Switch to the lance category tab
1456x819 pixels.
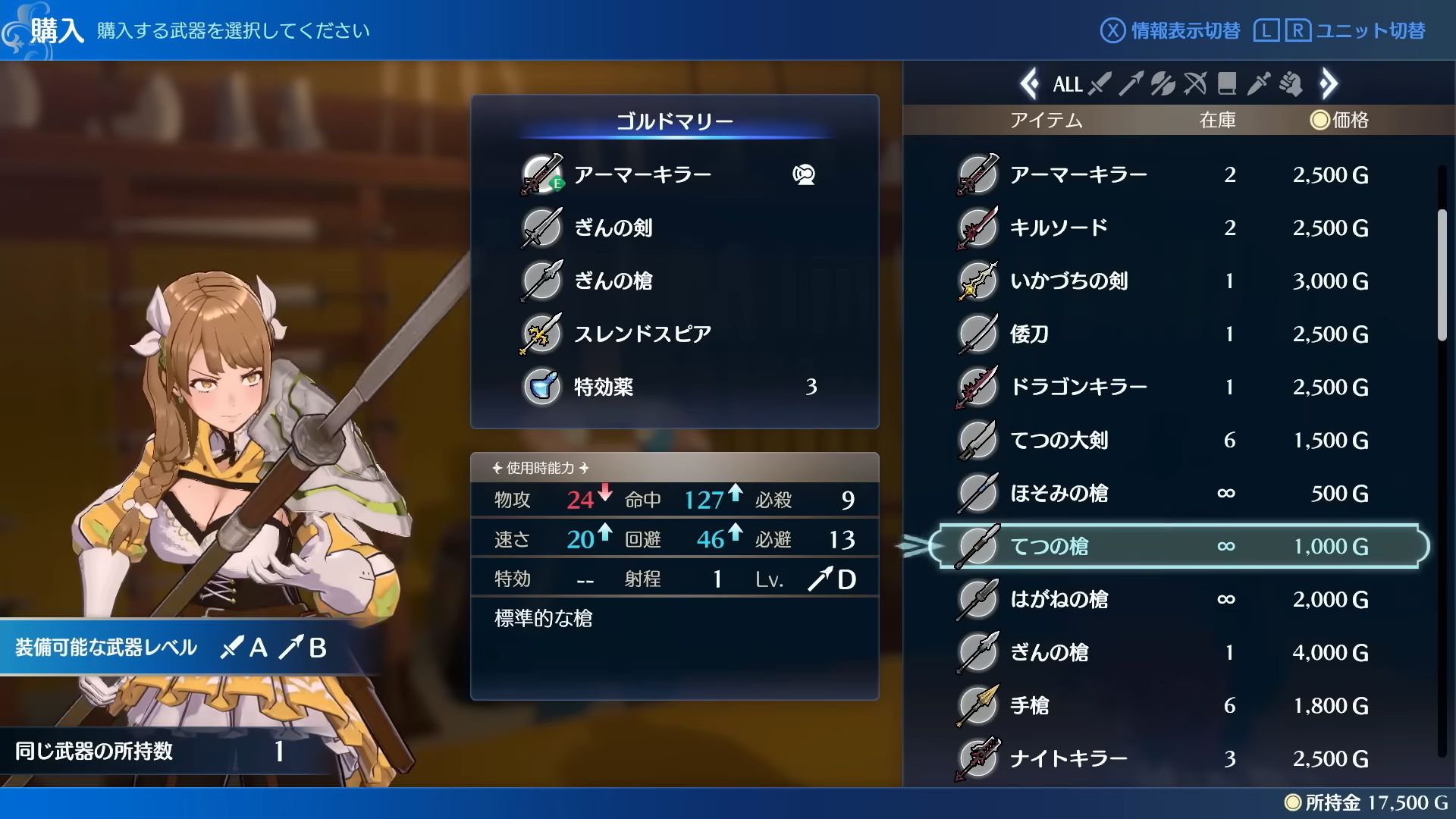[x=1131, y=84]
